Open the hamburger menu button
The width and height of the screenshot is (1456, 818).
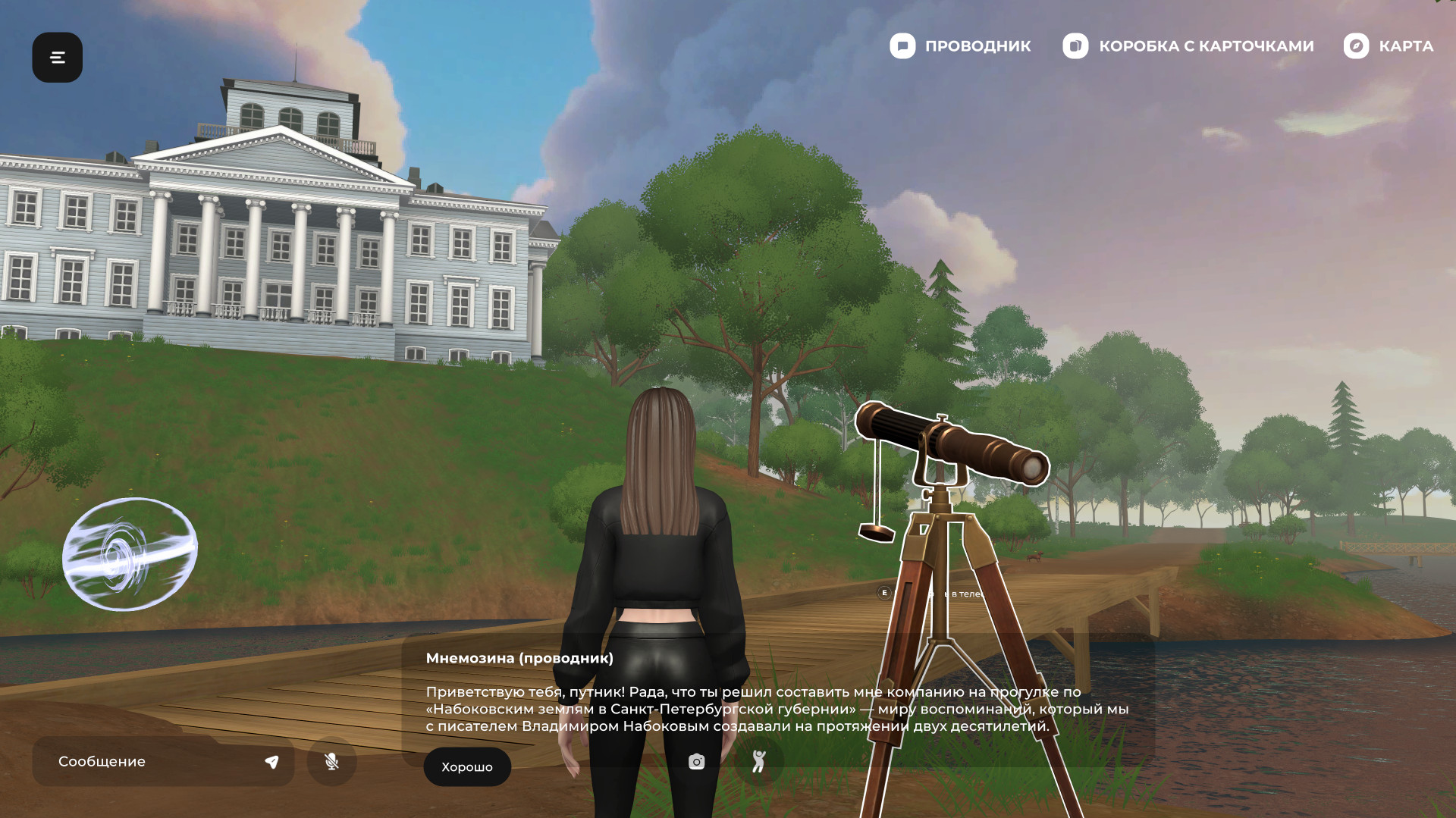[x=57, y=57]
